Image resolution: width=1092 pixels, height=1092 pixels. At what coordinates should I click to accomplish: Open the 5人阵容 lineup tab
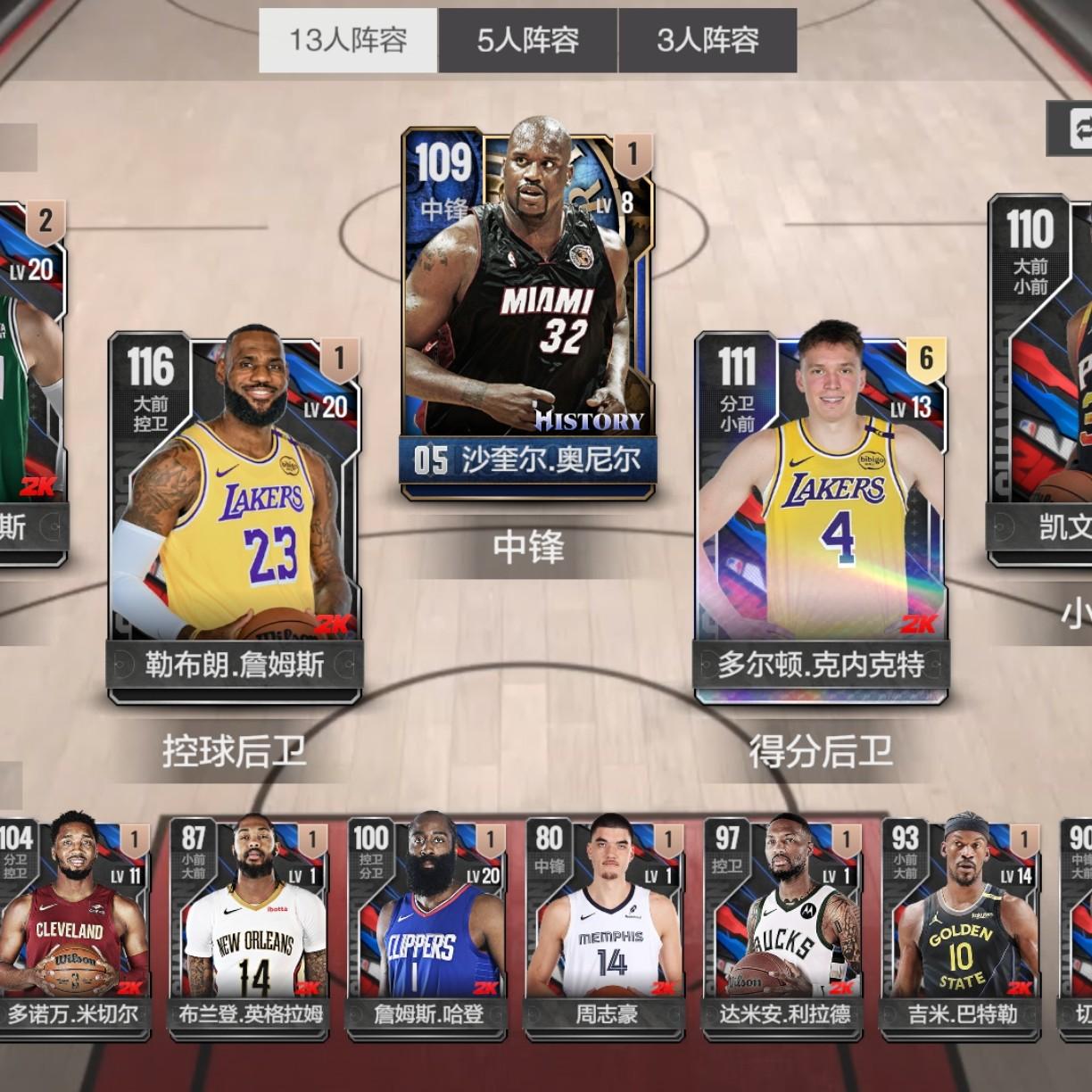(x=527, y=40)
